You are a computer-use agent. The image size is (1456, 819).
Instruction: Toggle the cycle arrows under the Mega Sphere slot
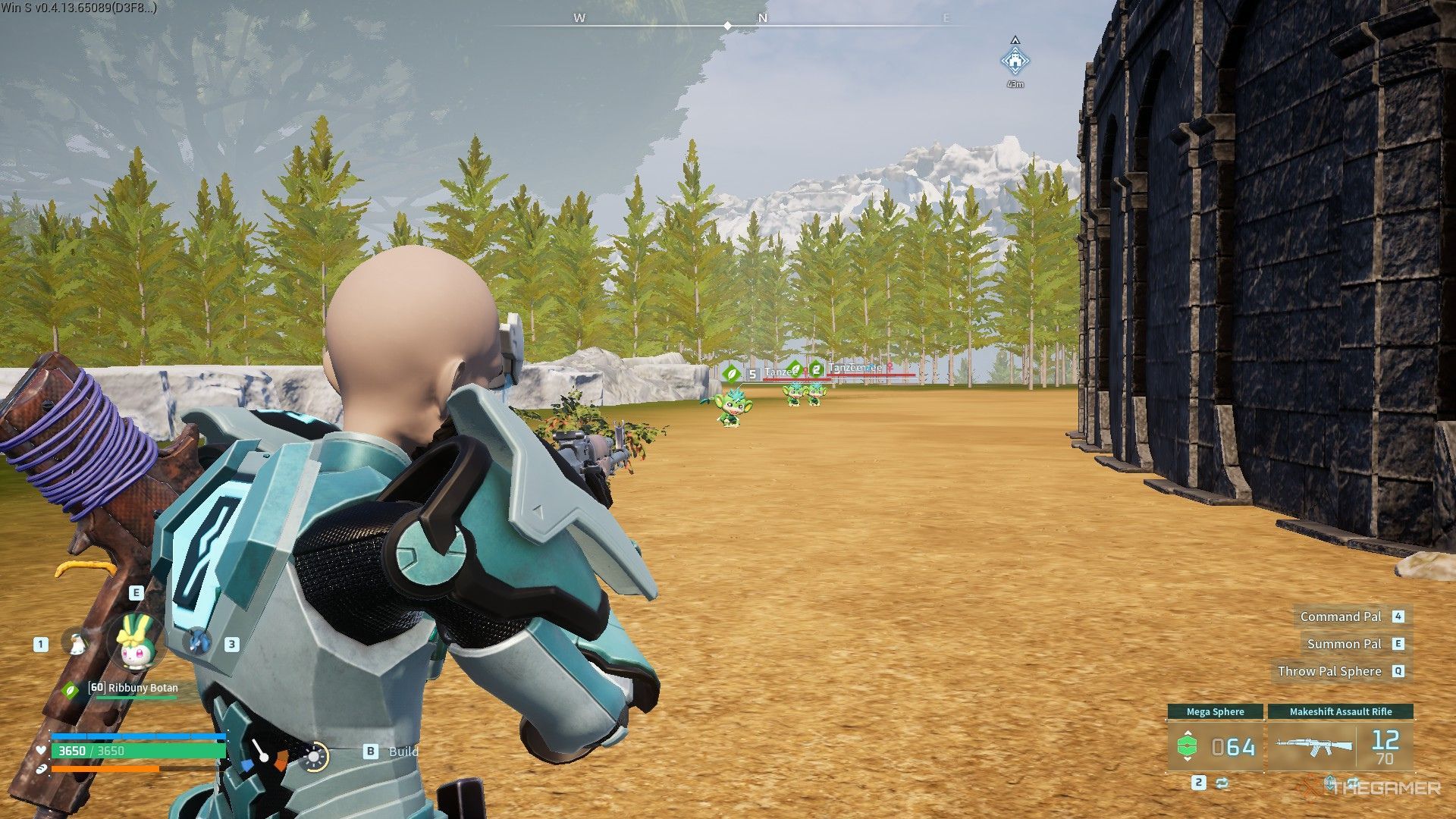1222,783
